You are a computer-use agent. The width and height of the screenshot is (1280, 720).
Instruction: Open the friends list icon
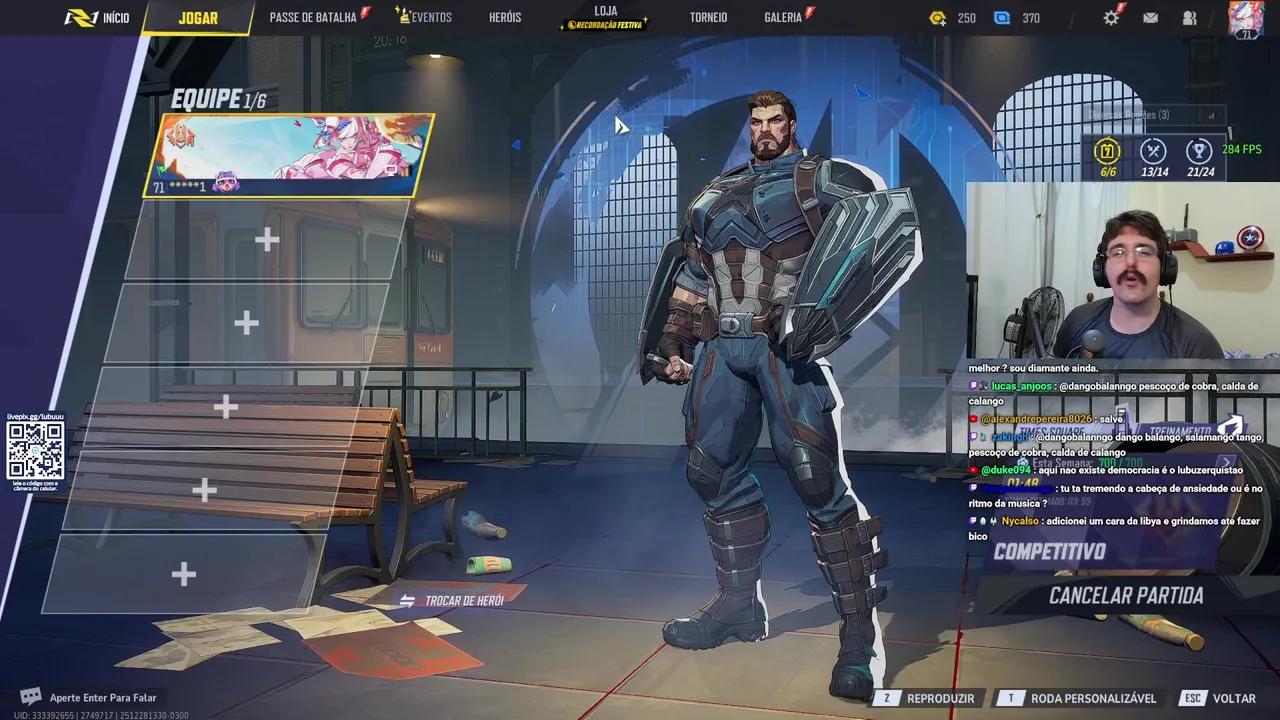coord(1189,17)
